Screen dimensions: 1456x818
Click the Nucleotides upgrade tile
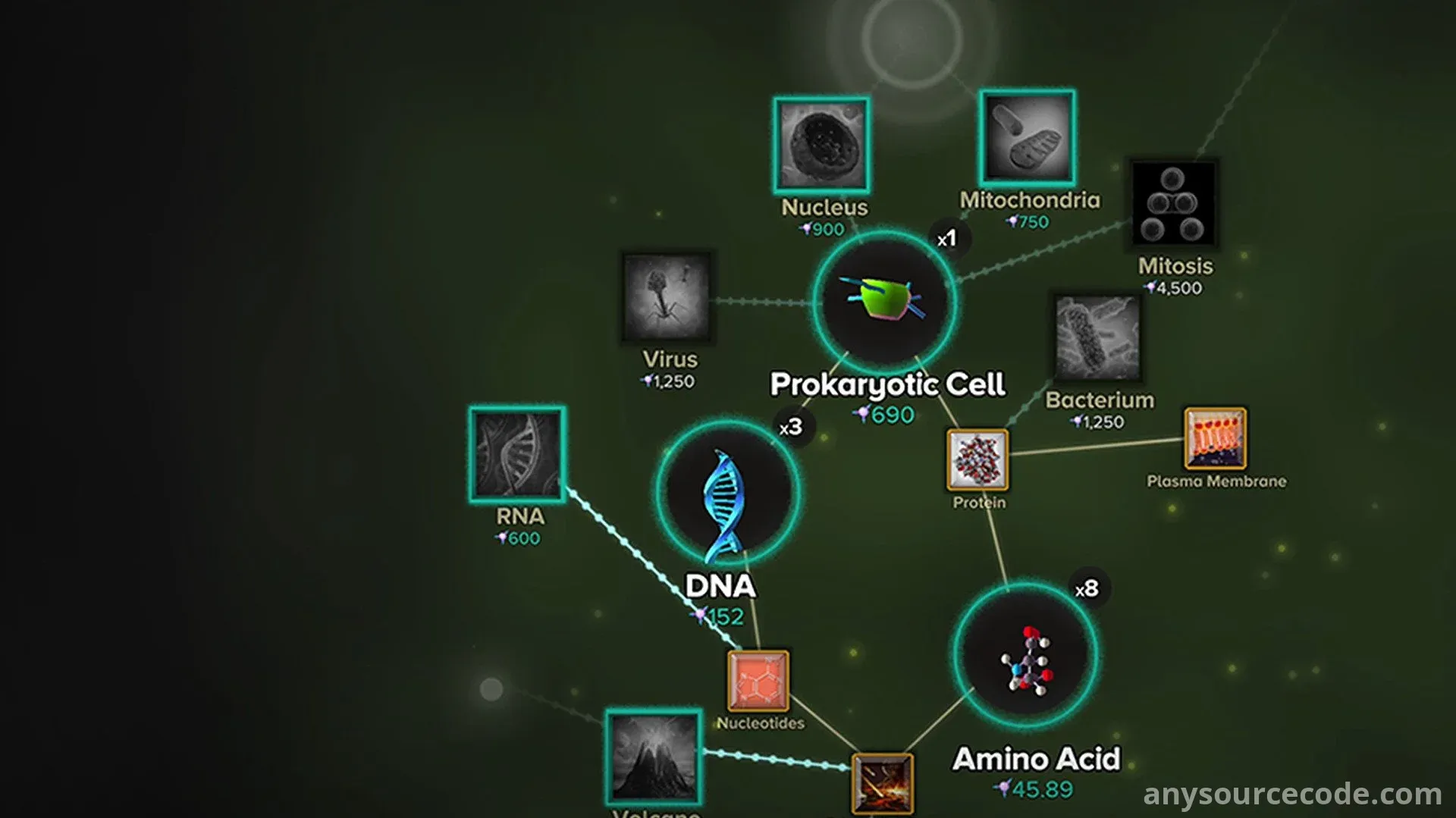(758, 681)
